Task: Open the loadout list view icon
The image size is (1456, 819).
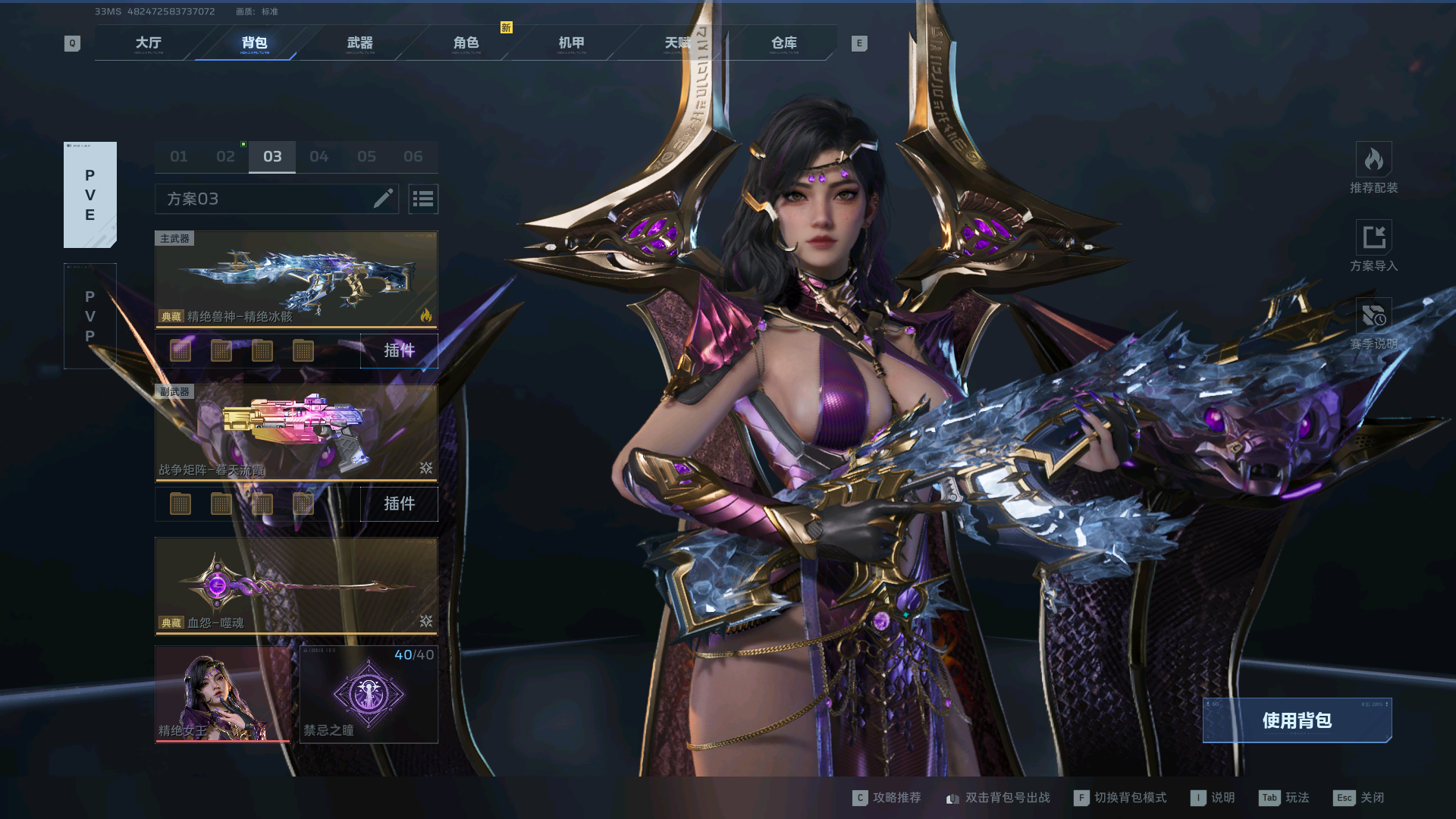Action: tap(423, 199)
